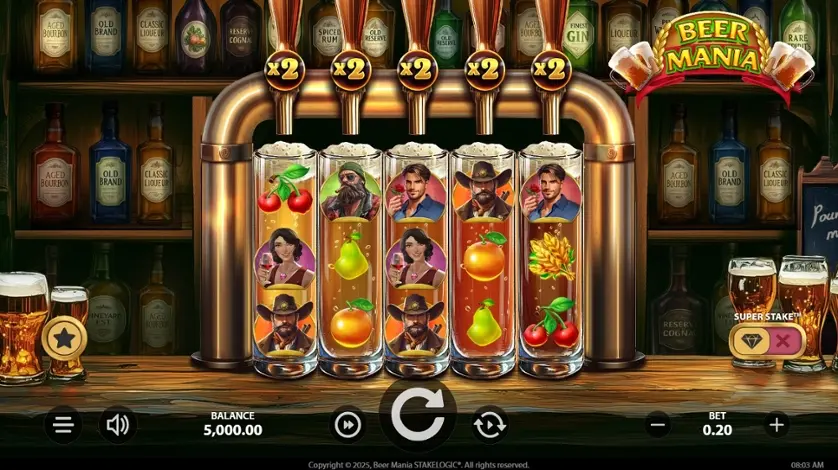This screenshot has width=838, height=470.
Task: Open the autoplay options
Action: 489,425
